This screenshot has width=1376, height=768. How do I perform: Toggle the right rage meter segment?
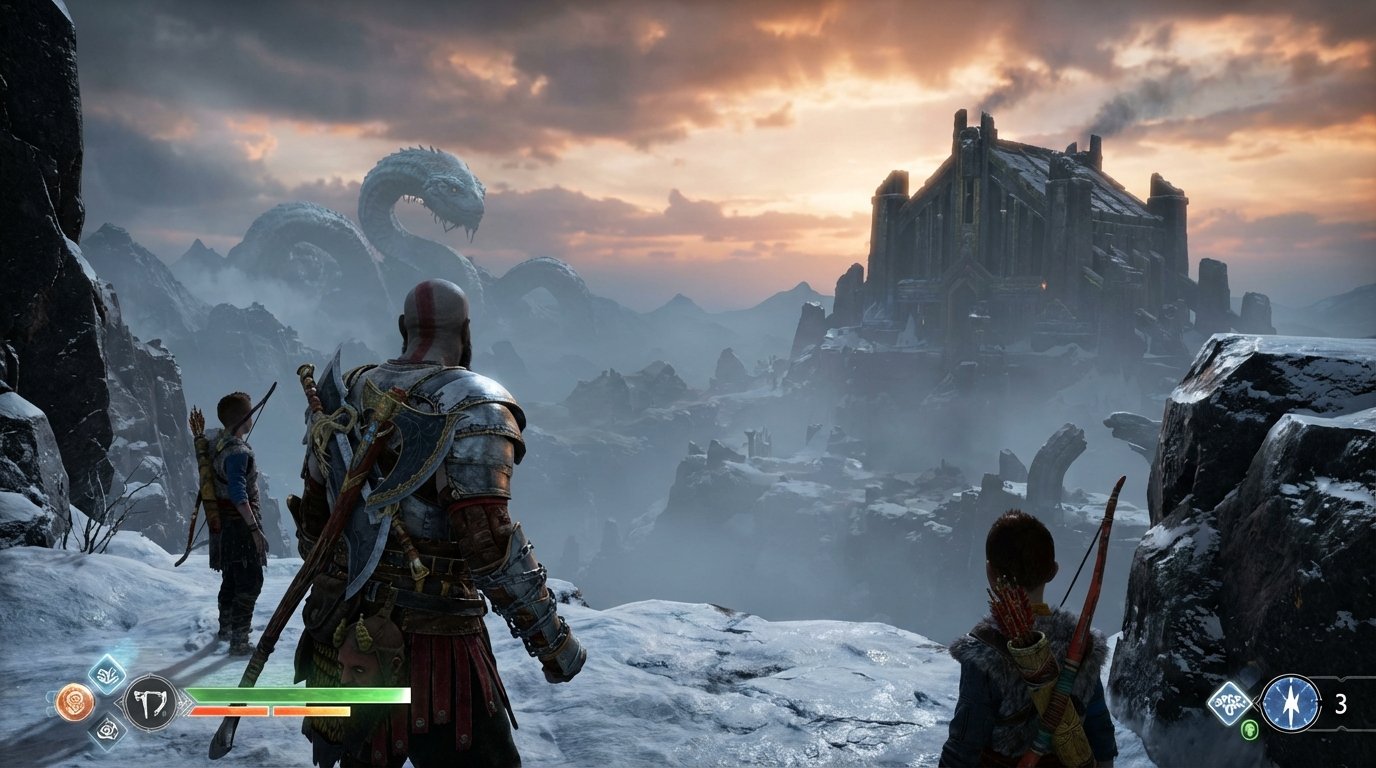[x=313, y=711]
